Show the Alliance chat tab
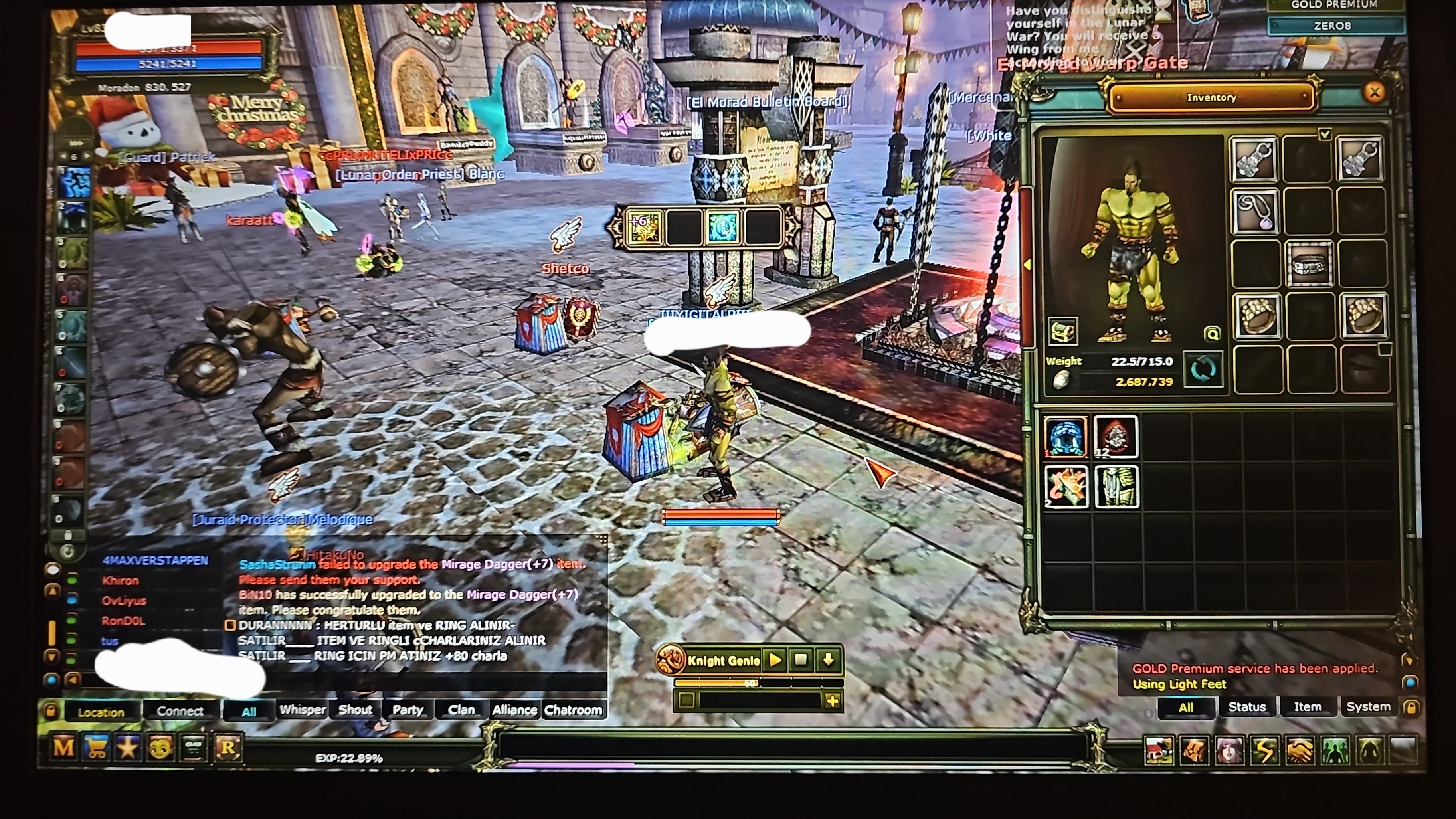1456x819 pixels. (514, 710)
